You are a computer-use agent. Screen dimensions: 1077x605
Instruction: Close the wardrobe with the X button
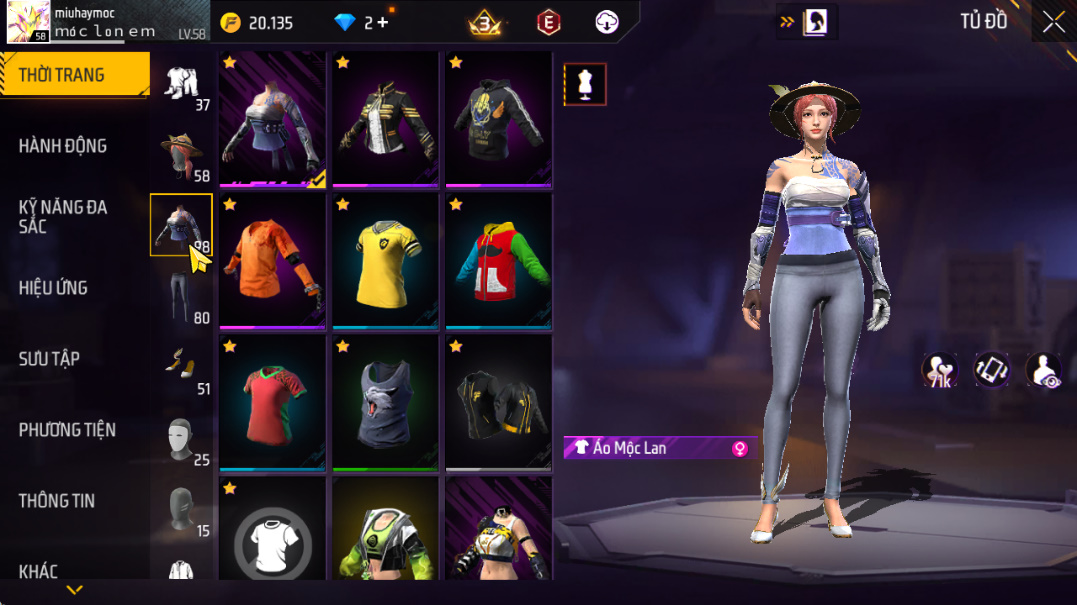pyautogui.click(x=1053, y=22)
